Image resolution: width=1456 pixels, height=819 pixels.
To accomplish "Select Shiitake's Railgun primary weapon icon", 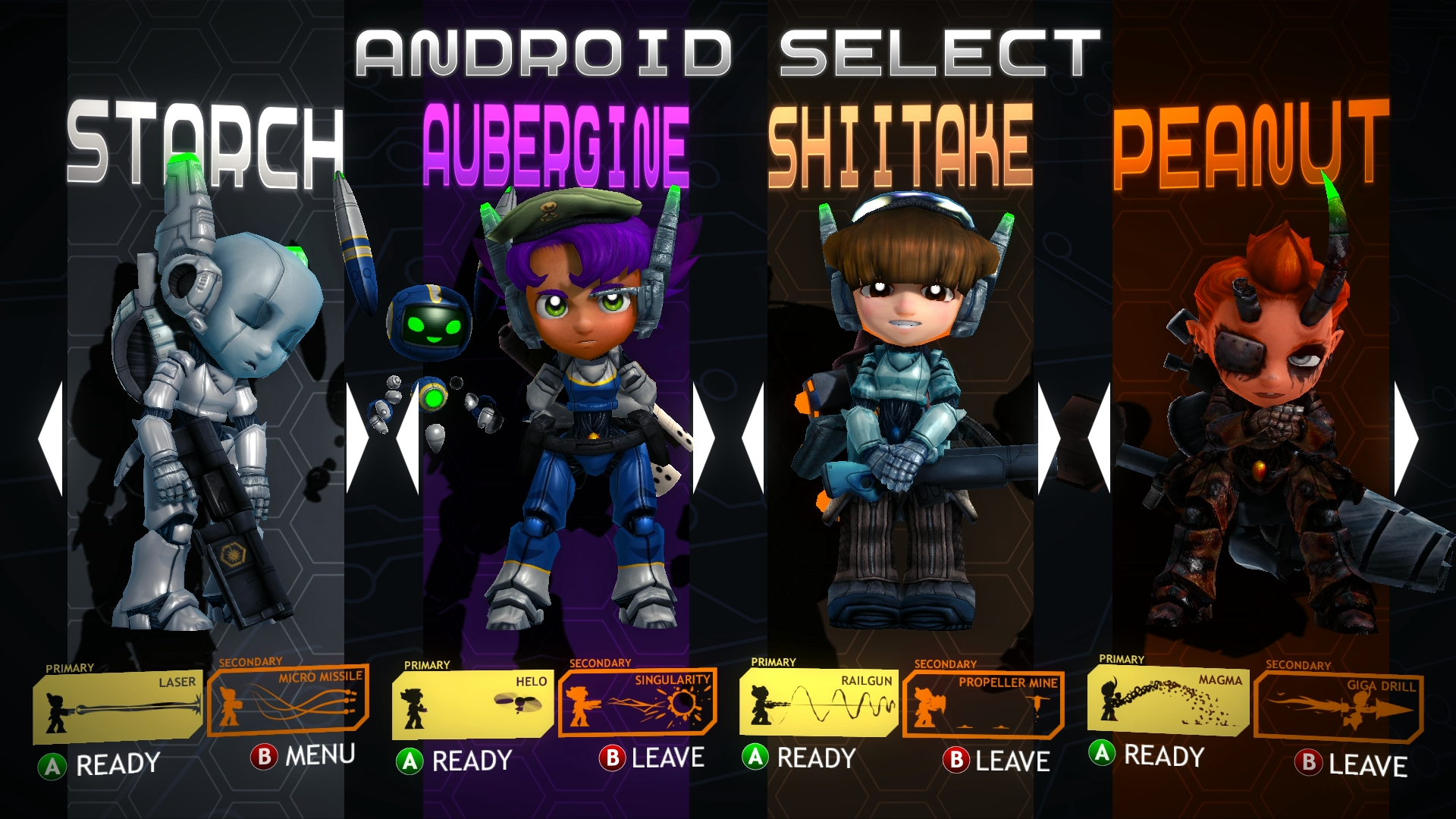I will click(x=819, y=702).
